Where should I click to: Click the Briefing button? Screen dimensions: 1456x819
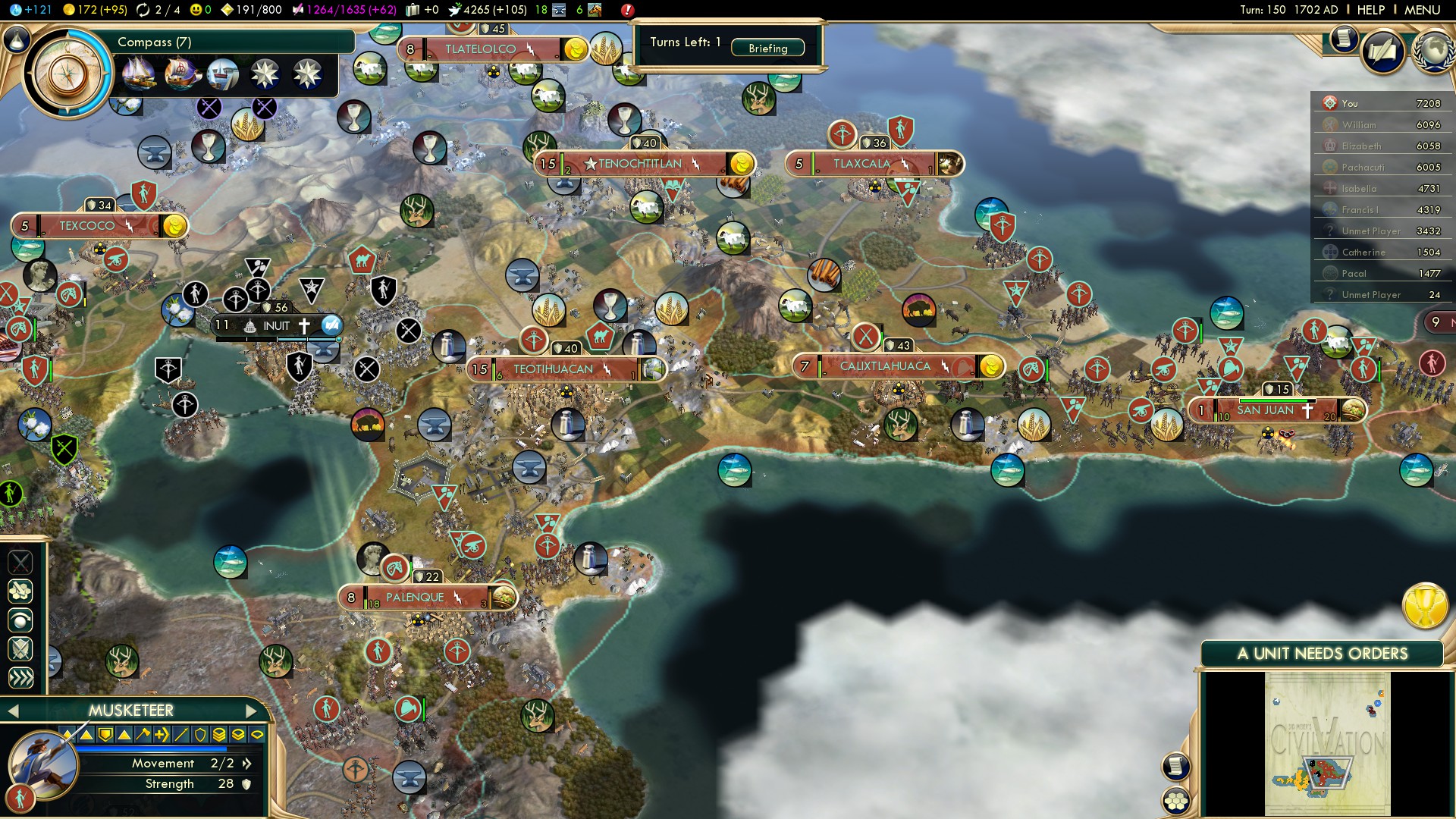pyautogui.click(x=767, y=48)
